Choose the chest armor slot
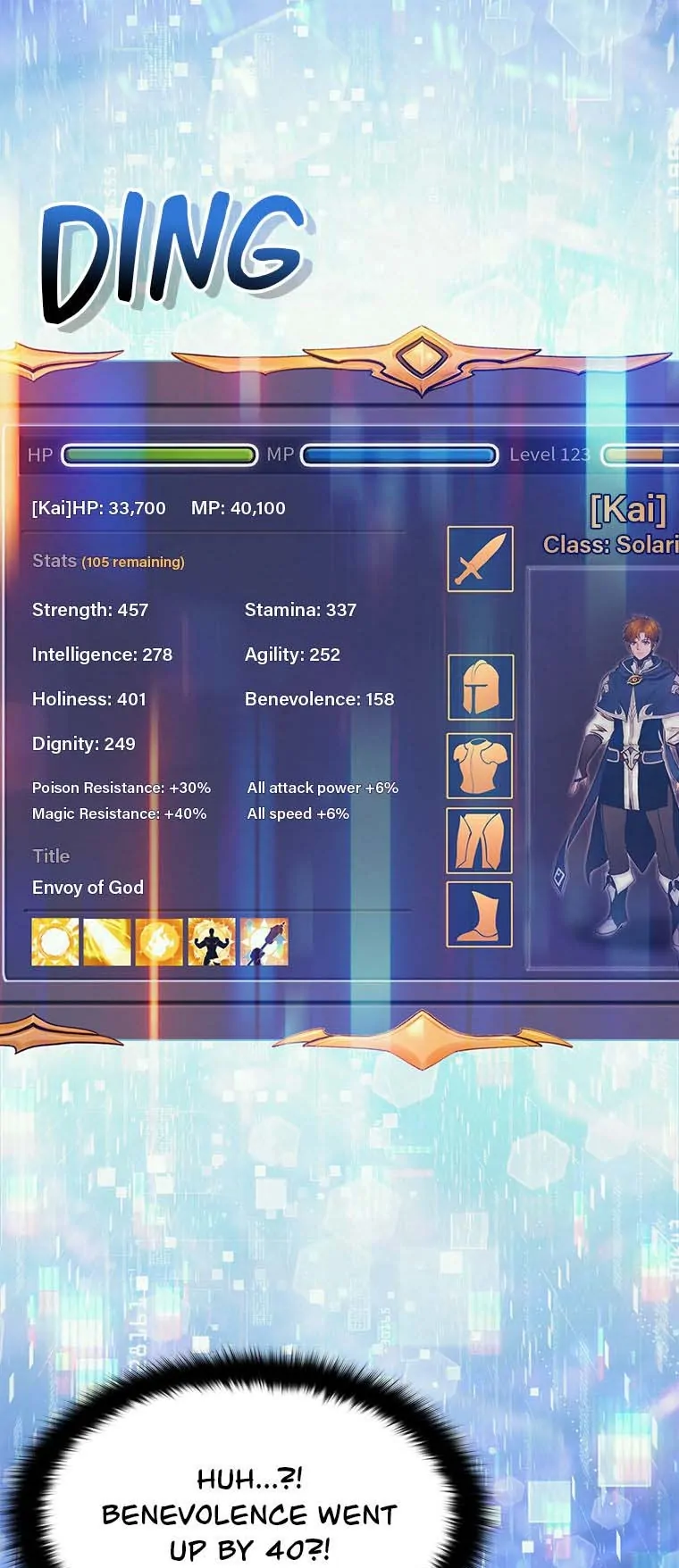This screenshot has width=679, height=1568. point(480,765)
